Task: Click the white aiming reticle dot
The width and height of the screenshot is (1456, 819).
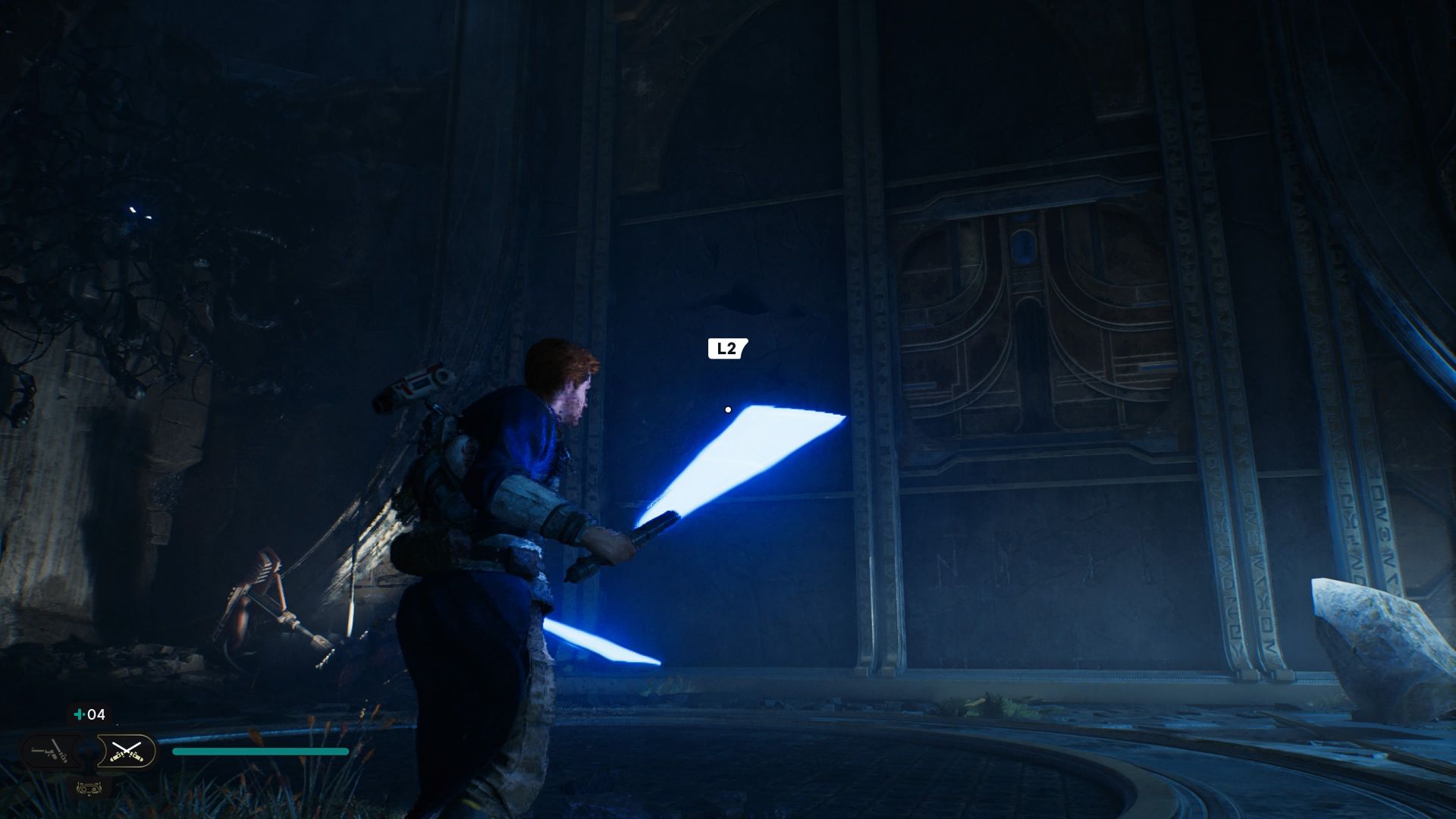Action: 729,408
